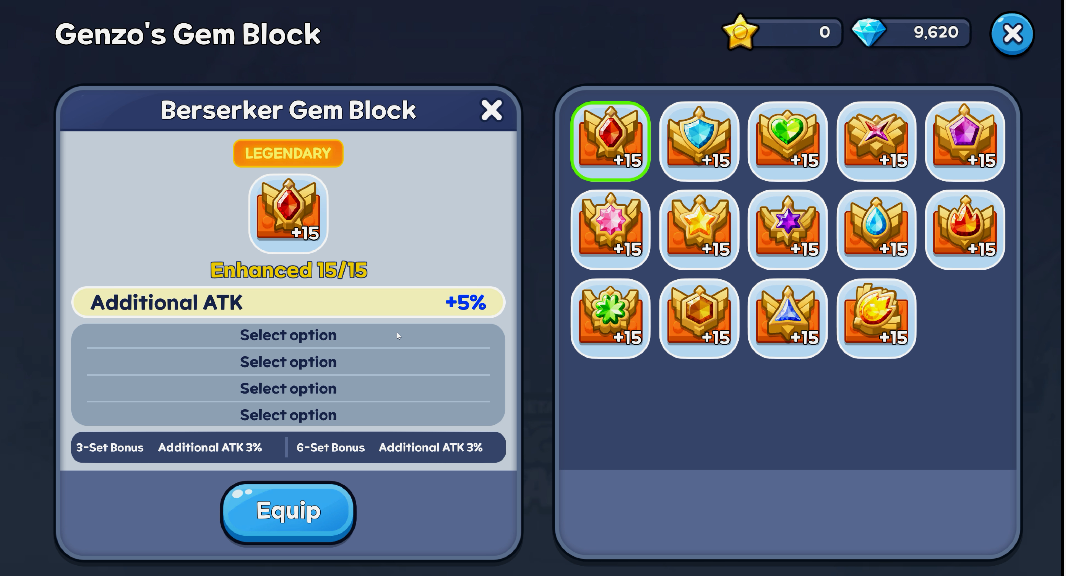This screenshot has height=576, width=1066.
Task: Close the Berserker Gem Block panel
Action: 491,110
